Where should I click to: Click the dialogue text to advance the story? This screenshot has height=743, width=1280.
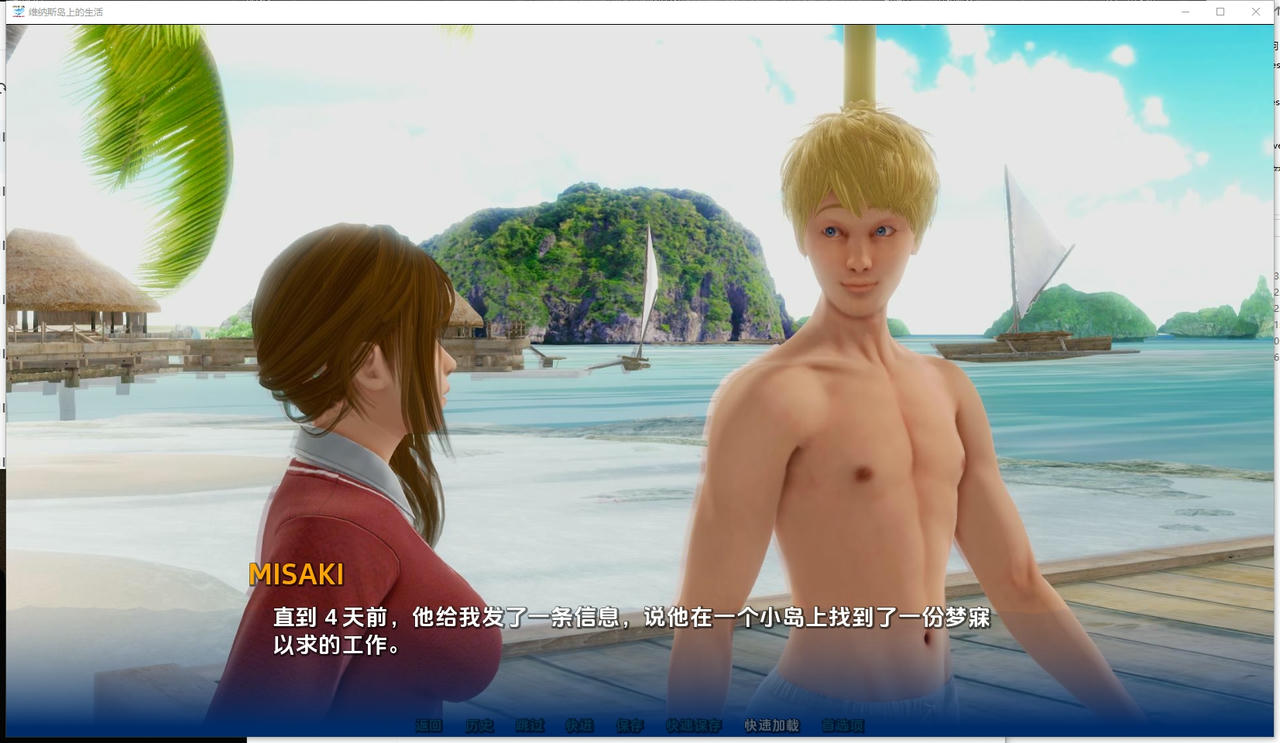(x=628, y=630)
